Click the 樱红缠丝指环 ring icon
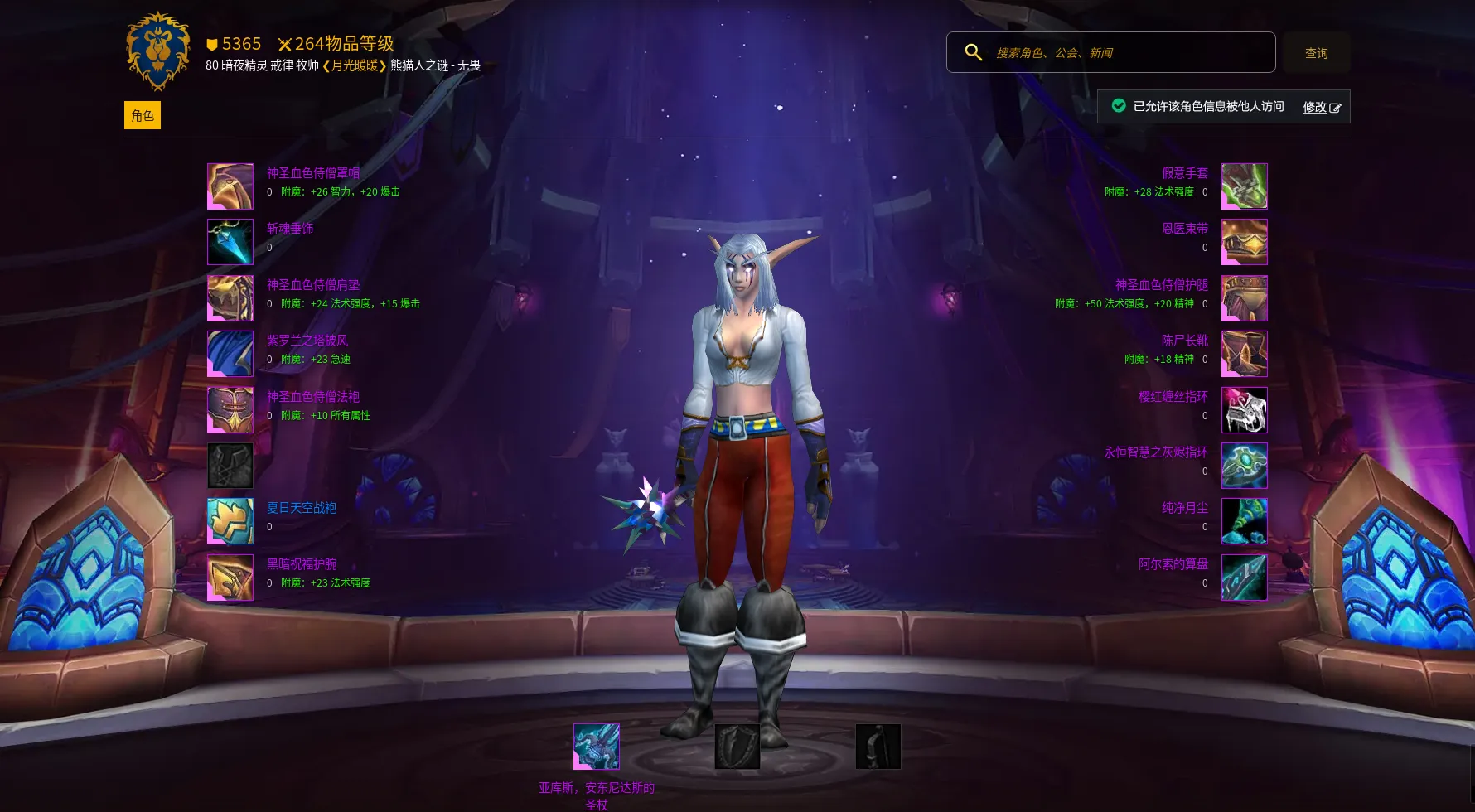Viewport: 1475px width, 812px height. pyautogui.click(x=1244, y=410)
